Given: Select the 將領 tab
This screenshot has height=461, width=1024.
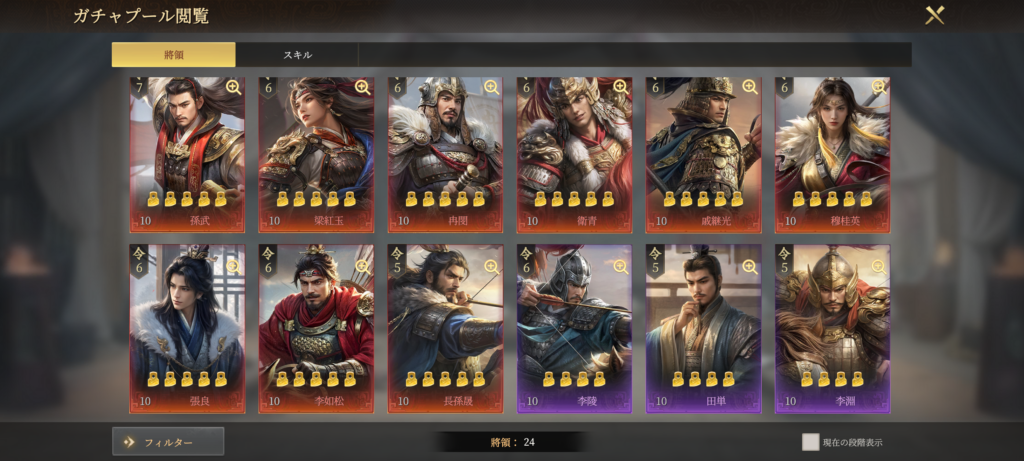Looking at the screenshot, I should [x=173, y=54].
